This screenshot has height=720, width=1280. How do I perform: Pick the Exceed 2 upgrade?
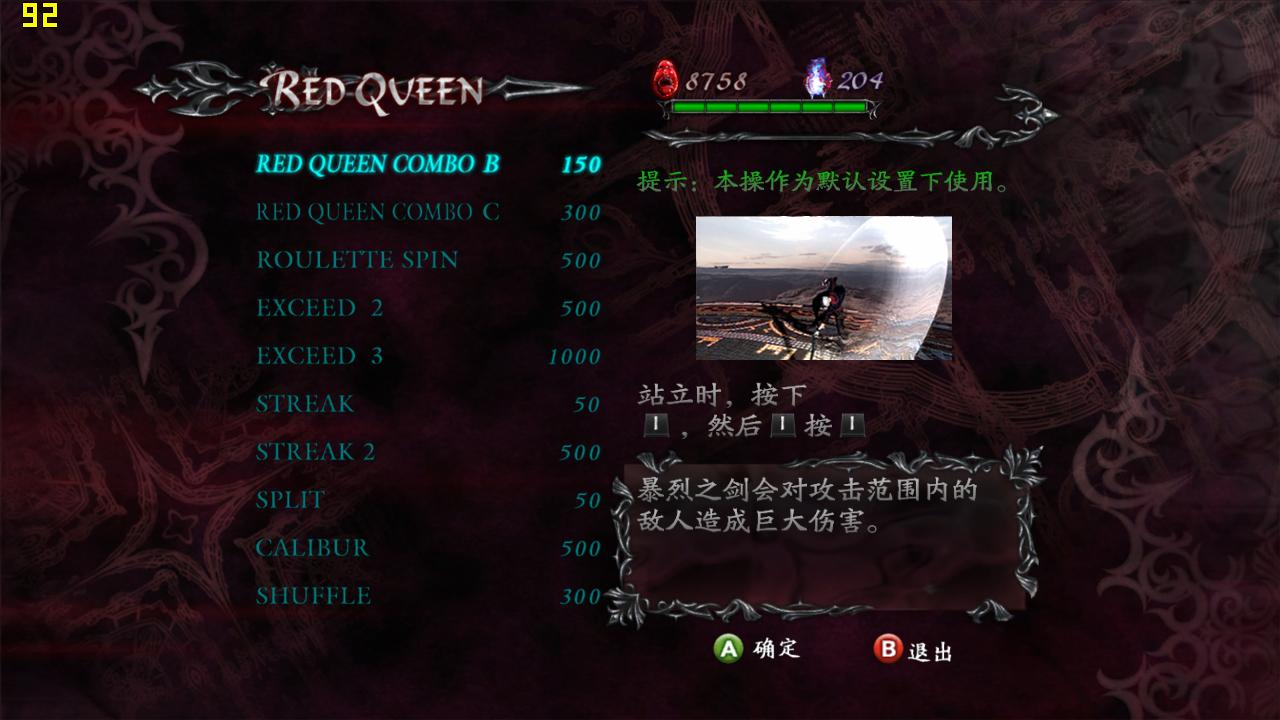click(319, 308)
